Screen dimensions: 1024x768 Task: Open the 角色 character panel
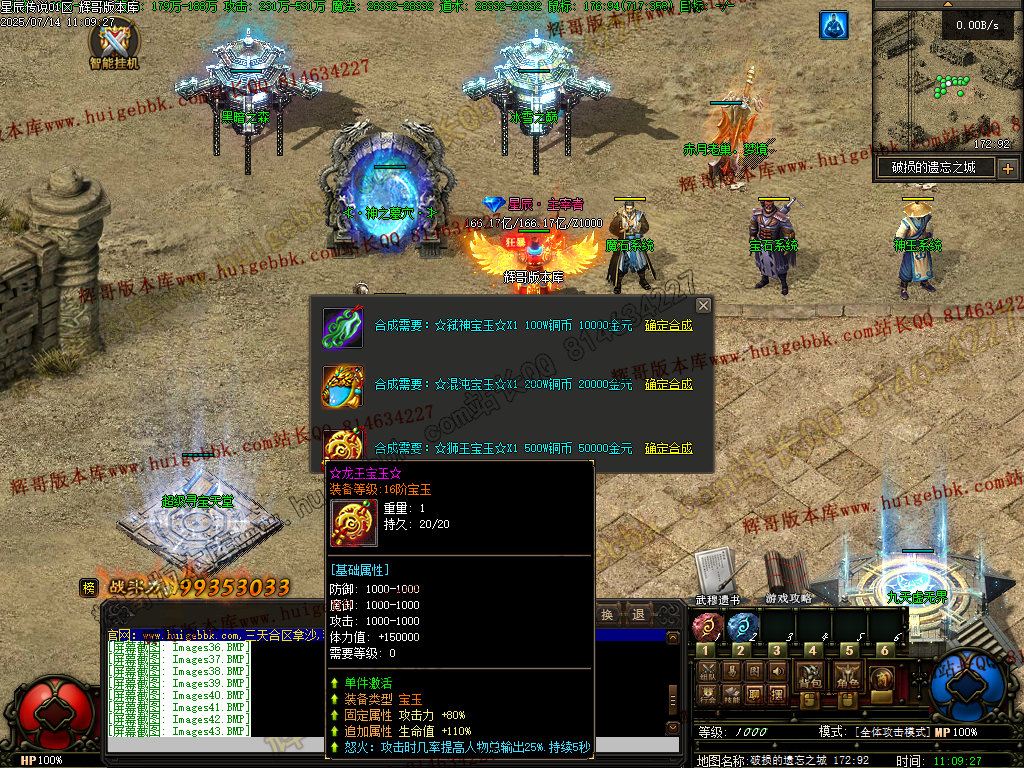848,676
